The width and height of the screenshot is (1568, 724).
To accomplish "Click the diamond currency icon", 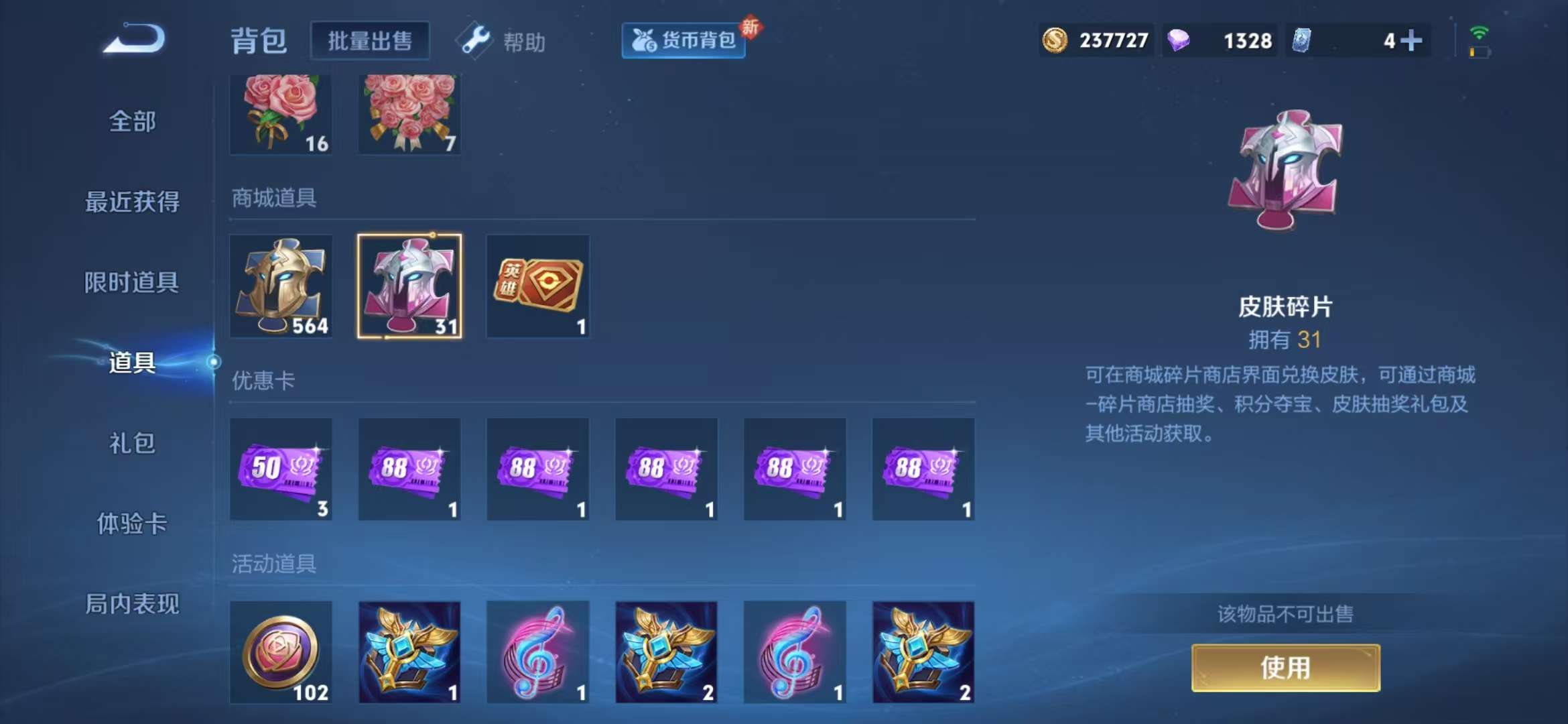I will tap(1183, 40).
